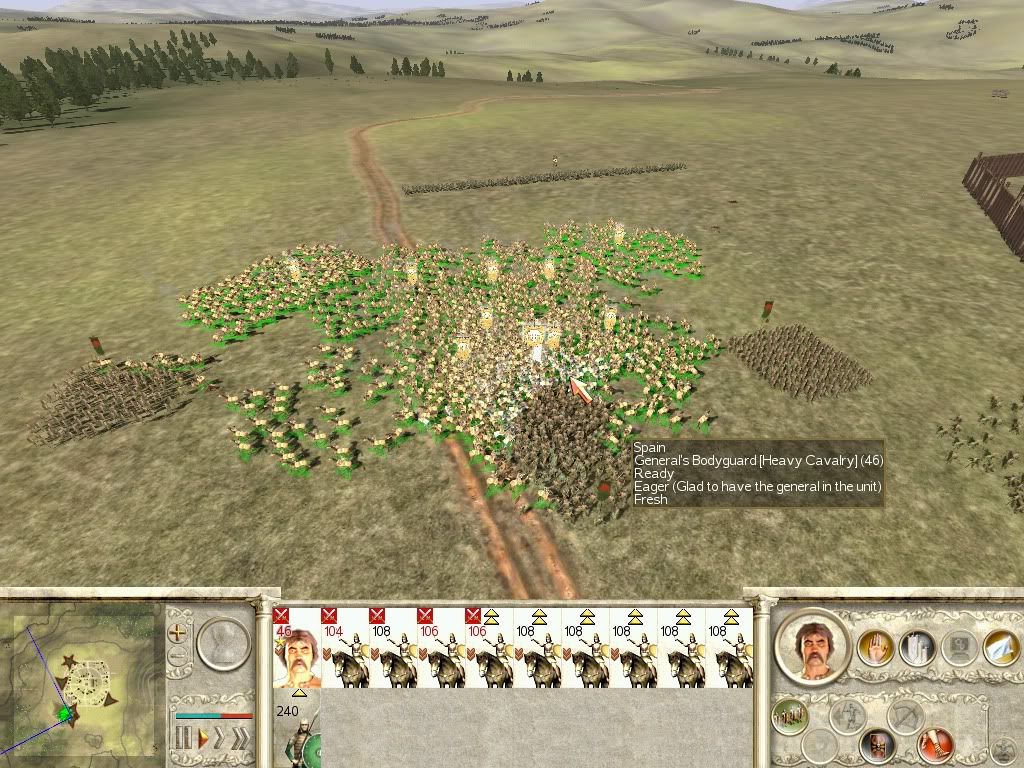Image resolution: width=1024 pixels, height=768 pixels.
Task: Click the white flag withdraw button
Action: (x=1000, y=648)
